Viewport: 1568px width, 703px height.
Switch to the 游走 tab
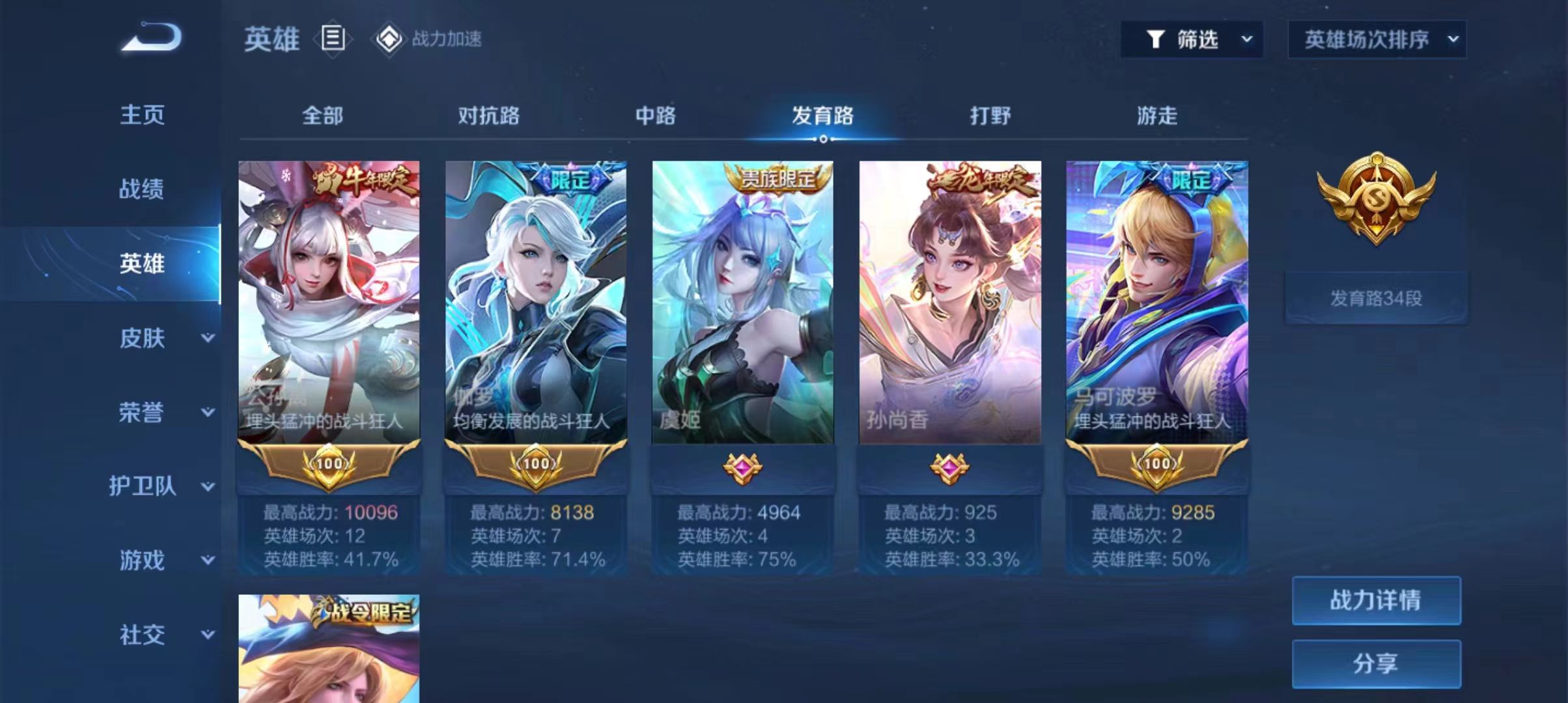coord(1157,116)
